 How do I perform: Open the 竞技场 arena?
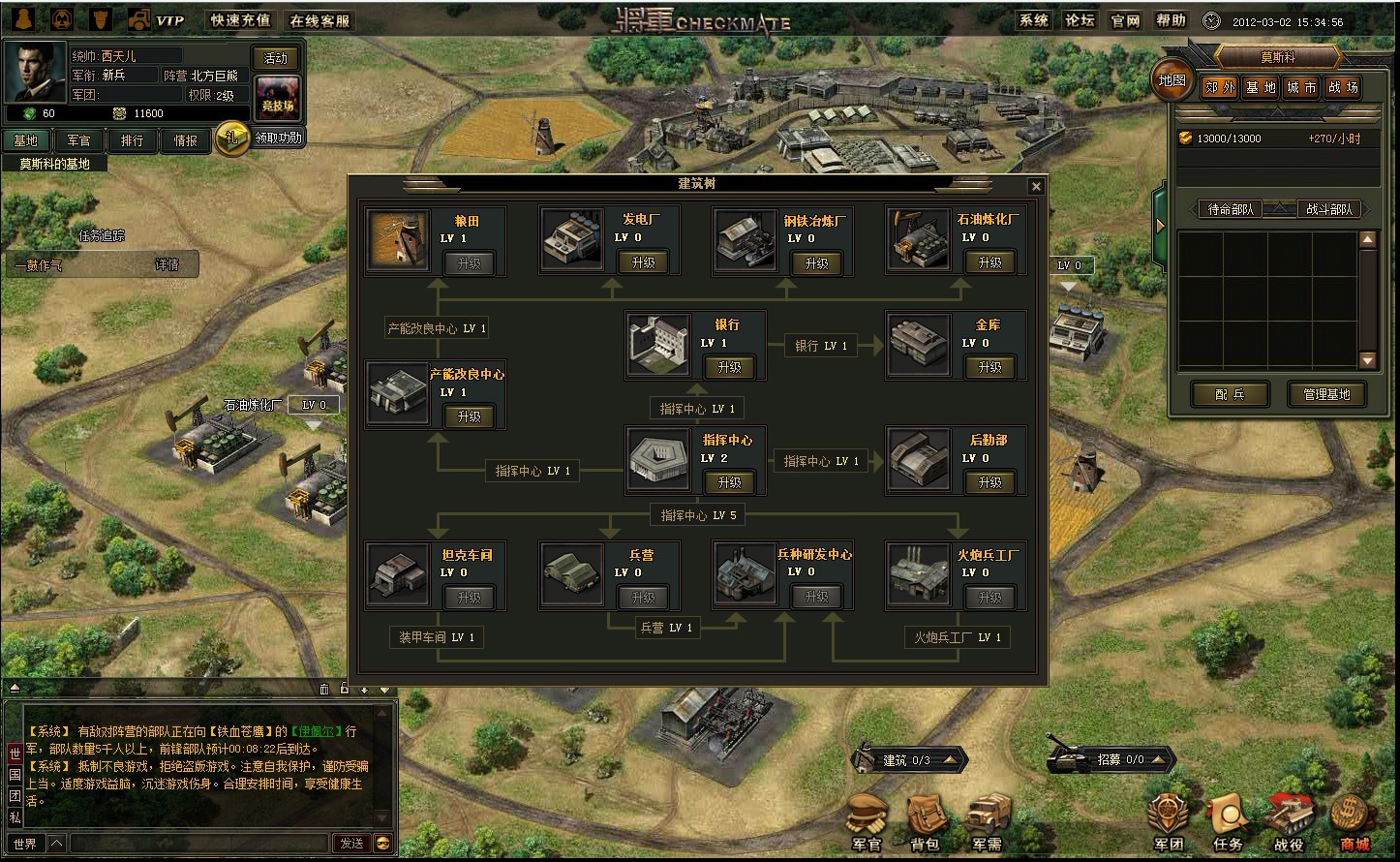pos(277,97)
